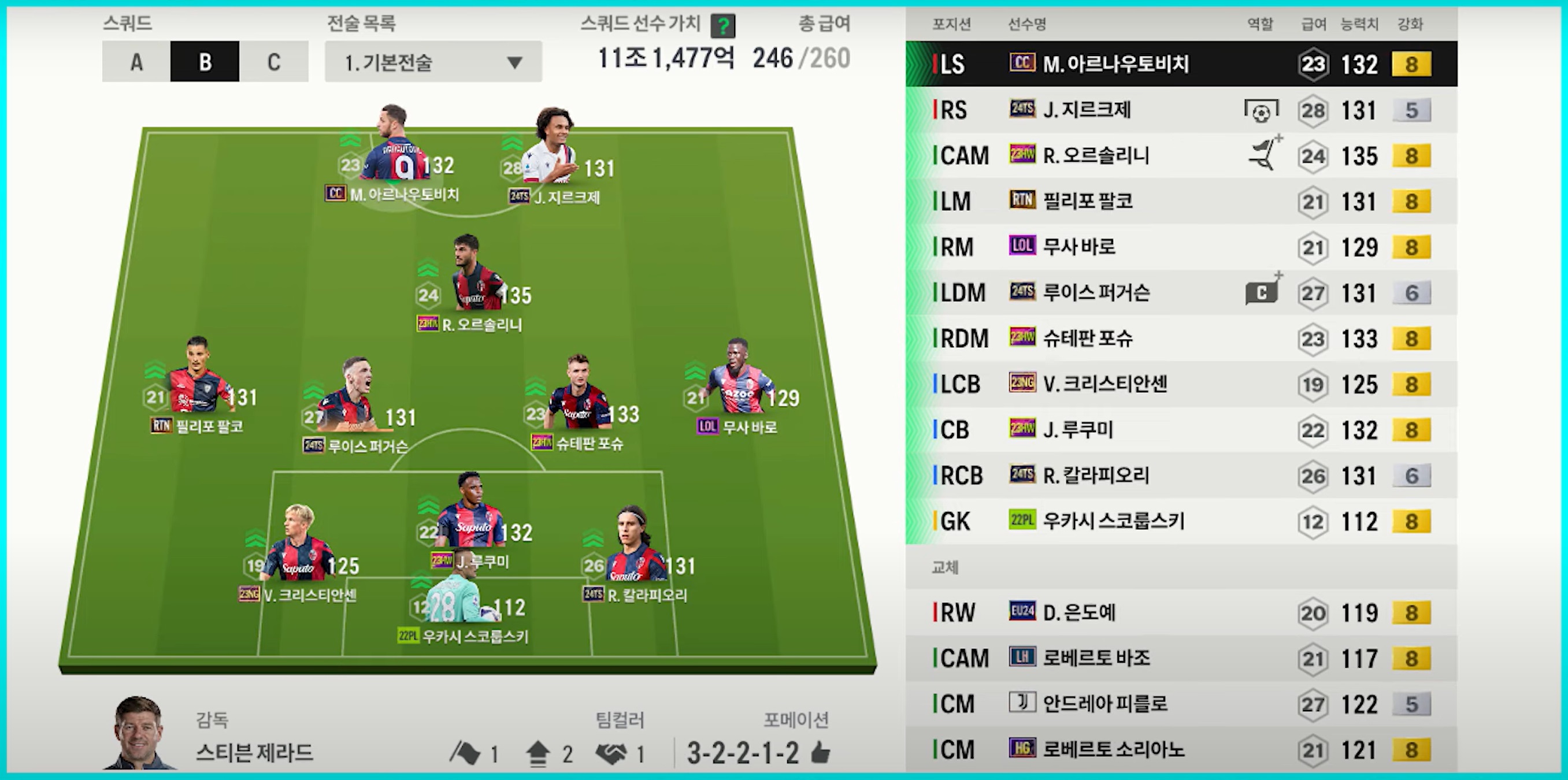Choose the LCB V. 크리스티안센 list row
The width and height of the screenshot is (1568, 780).
(1181, 384)
